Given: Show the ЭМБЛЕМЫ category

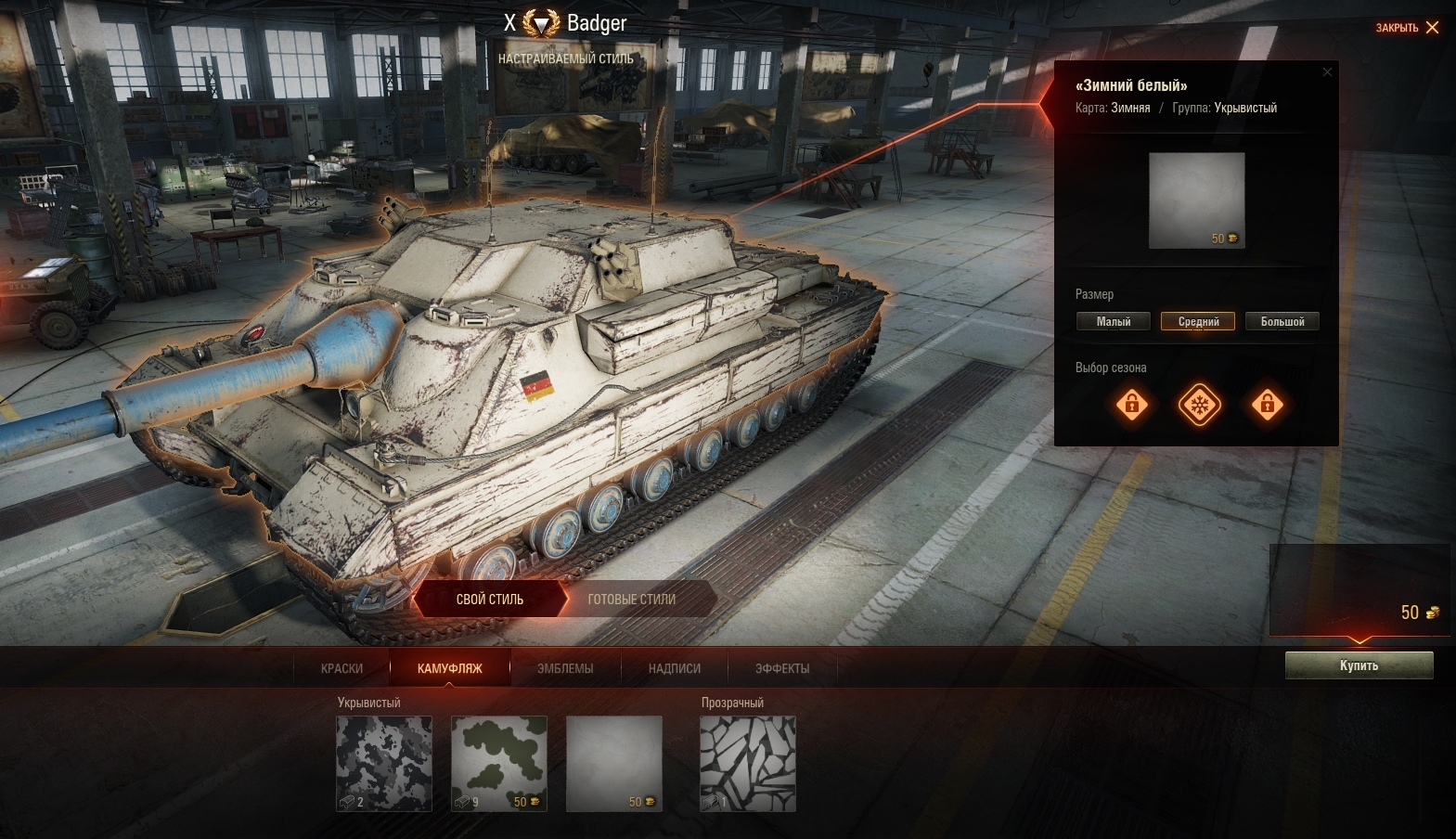Looking at the screenshot, I should 565,668.
